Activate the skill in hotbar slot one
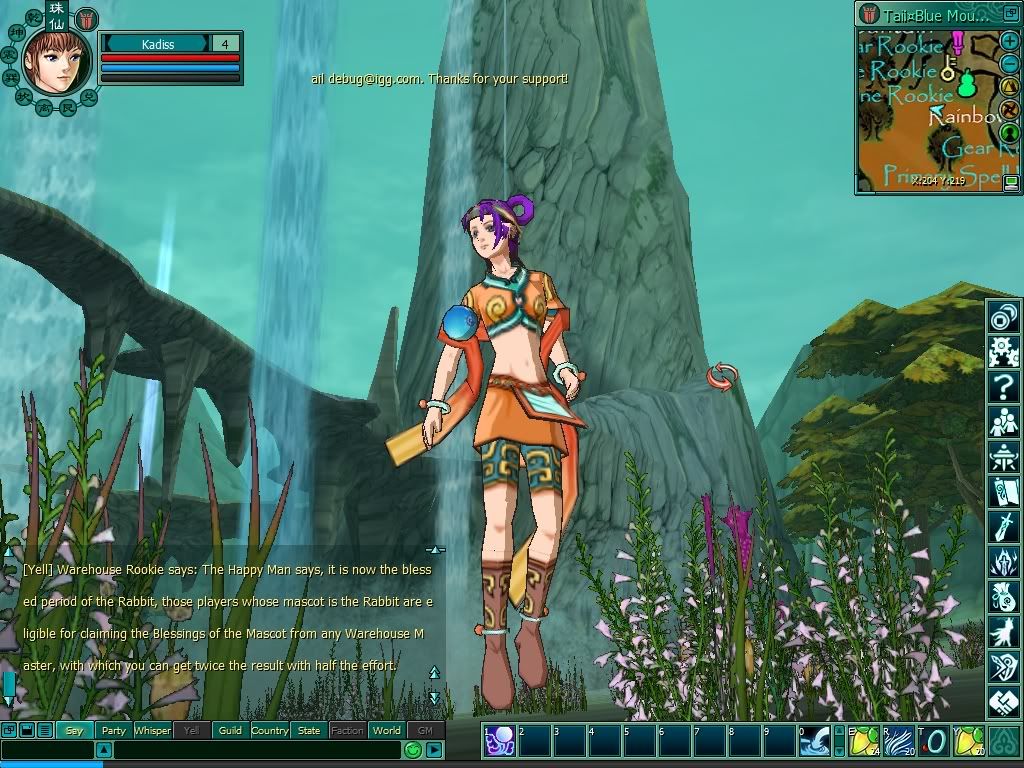Image resolution: width=1024 pixels, height=768 pixels. point(499,741)
